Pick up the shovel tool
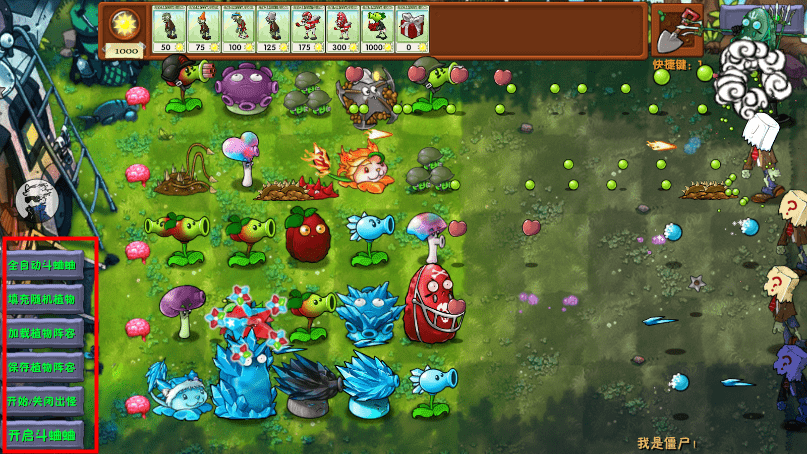The height and width of the screenshot is (454, 807). tap(676, 29)
